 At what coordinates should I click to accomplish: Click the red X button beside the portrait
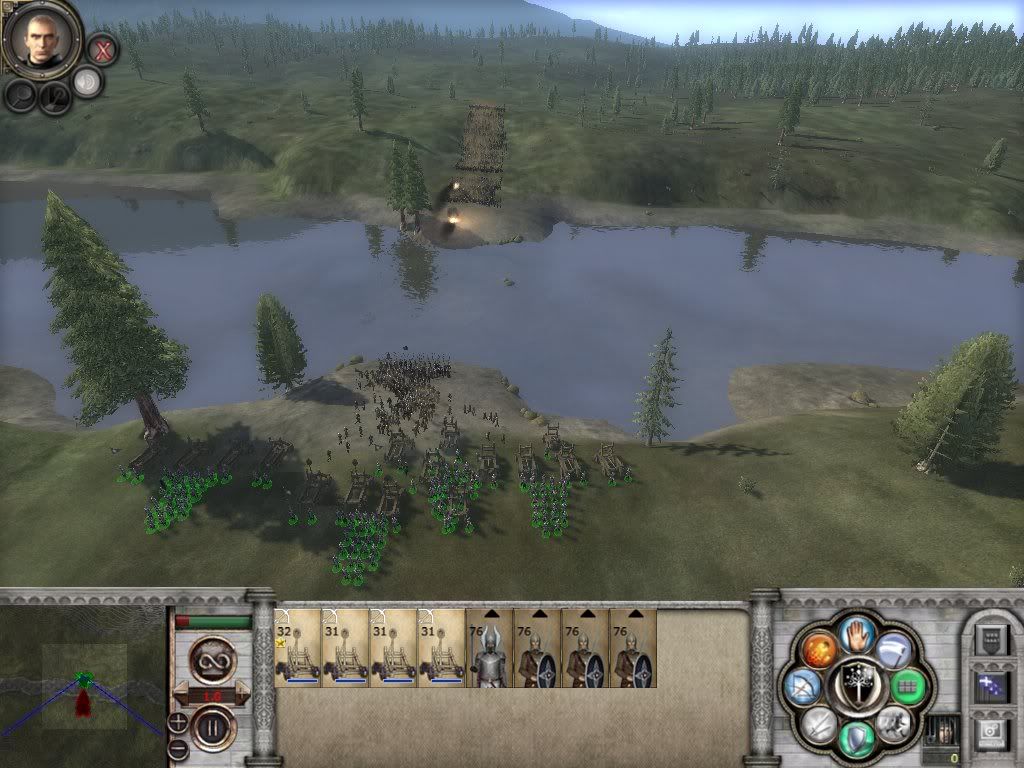(101, 47)
